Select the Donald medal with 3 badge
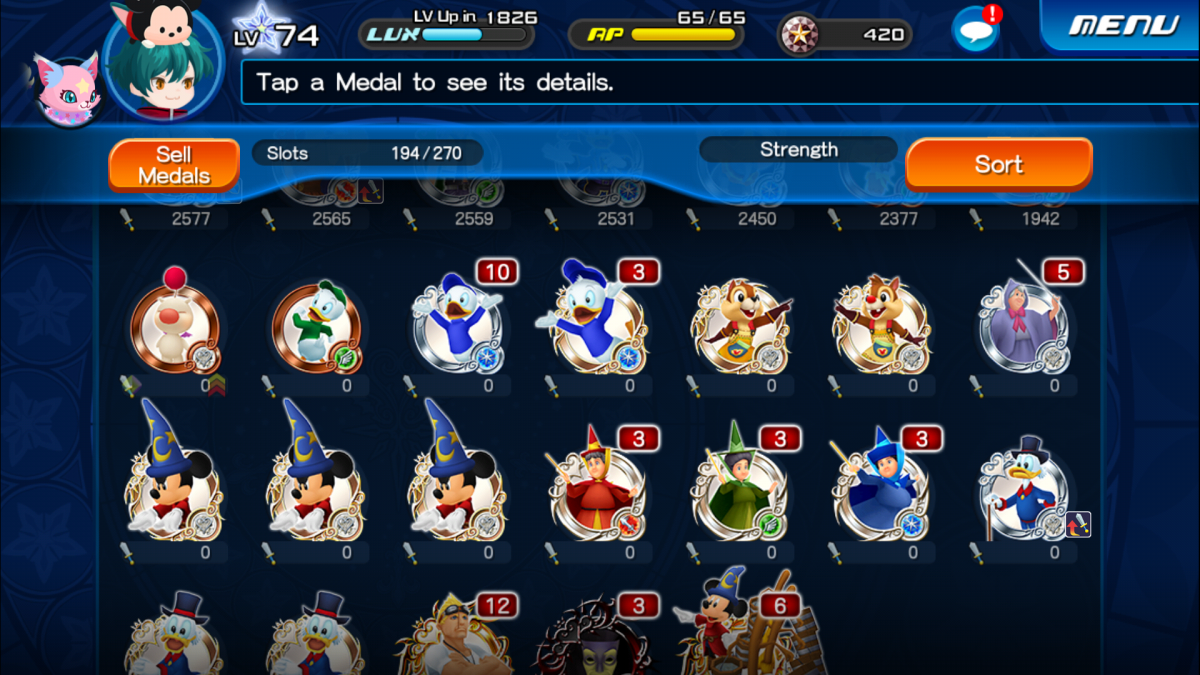This screenshot has height=675, width=1200. tap(598, 322)
